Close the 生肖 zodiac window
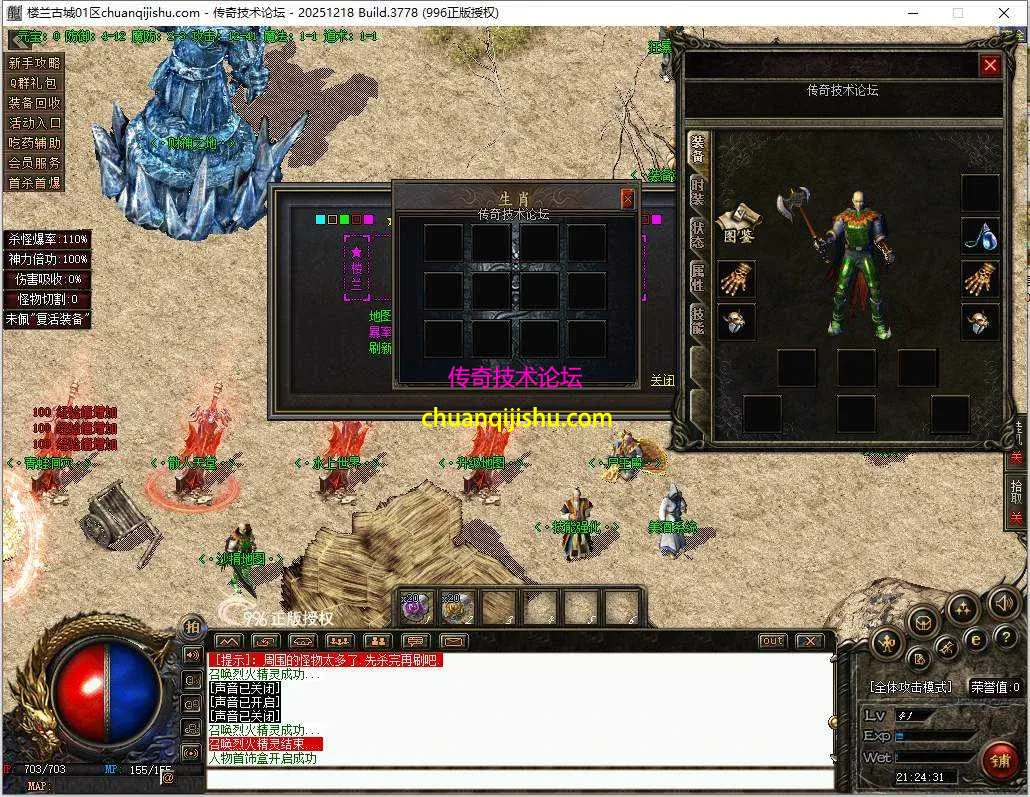 pos(627,199)
